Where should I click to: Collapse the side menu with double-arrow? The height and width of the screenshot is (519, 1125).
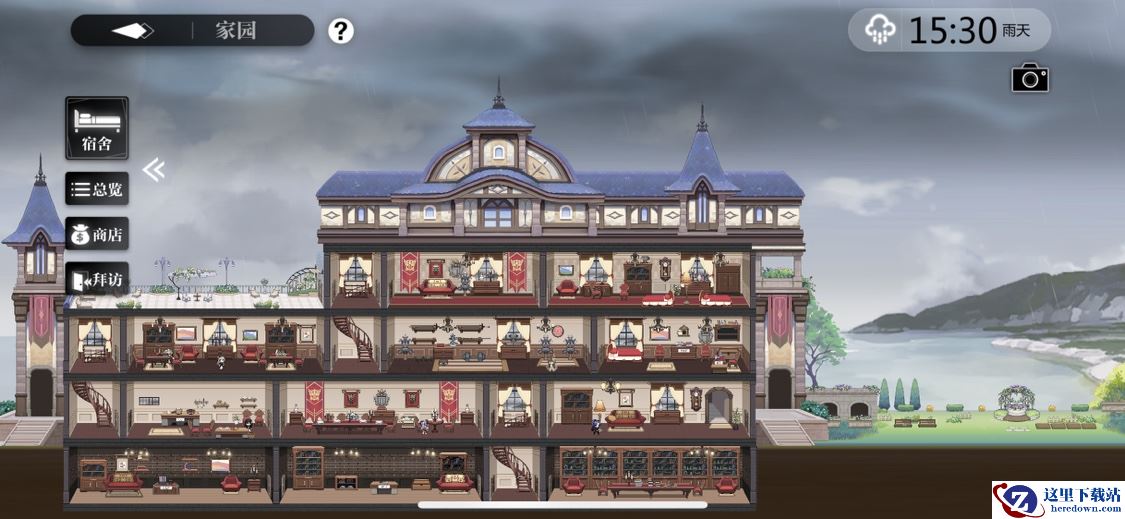153,170
